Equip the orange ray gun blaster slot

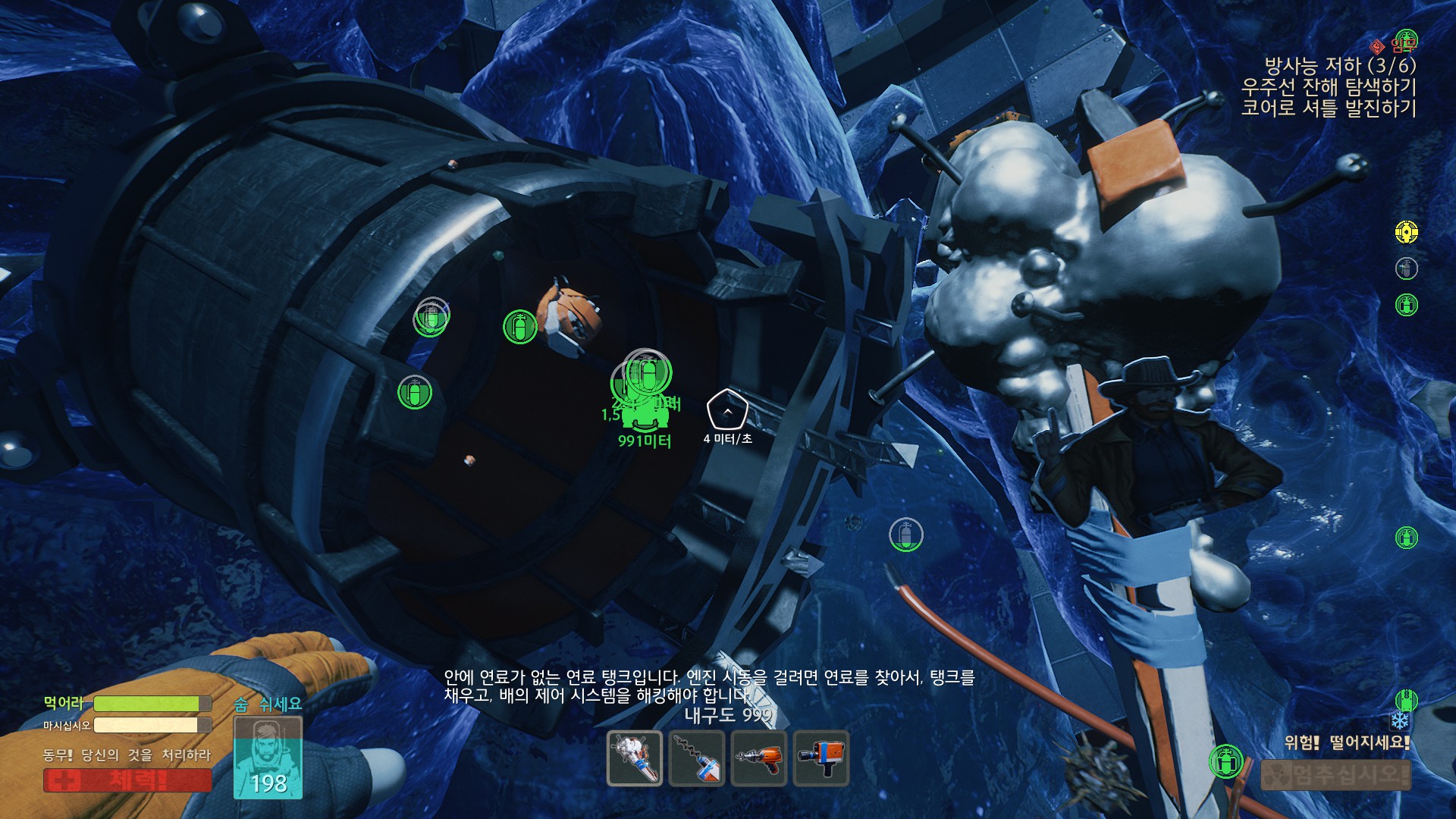(x=759, y=758)
